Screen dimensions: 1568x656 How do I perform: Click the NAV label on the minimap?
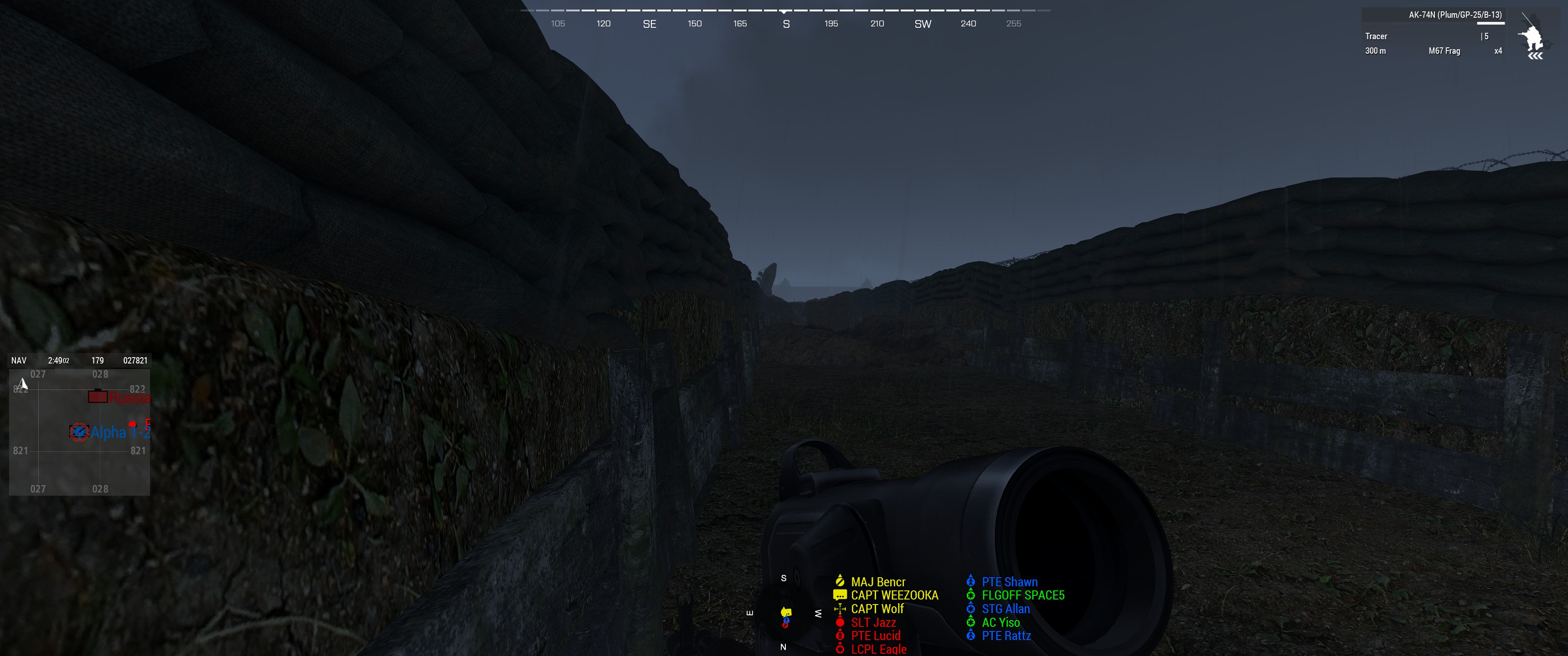[18, 359]
